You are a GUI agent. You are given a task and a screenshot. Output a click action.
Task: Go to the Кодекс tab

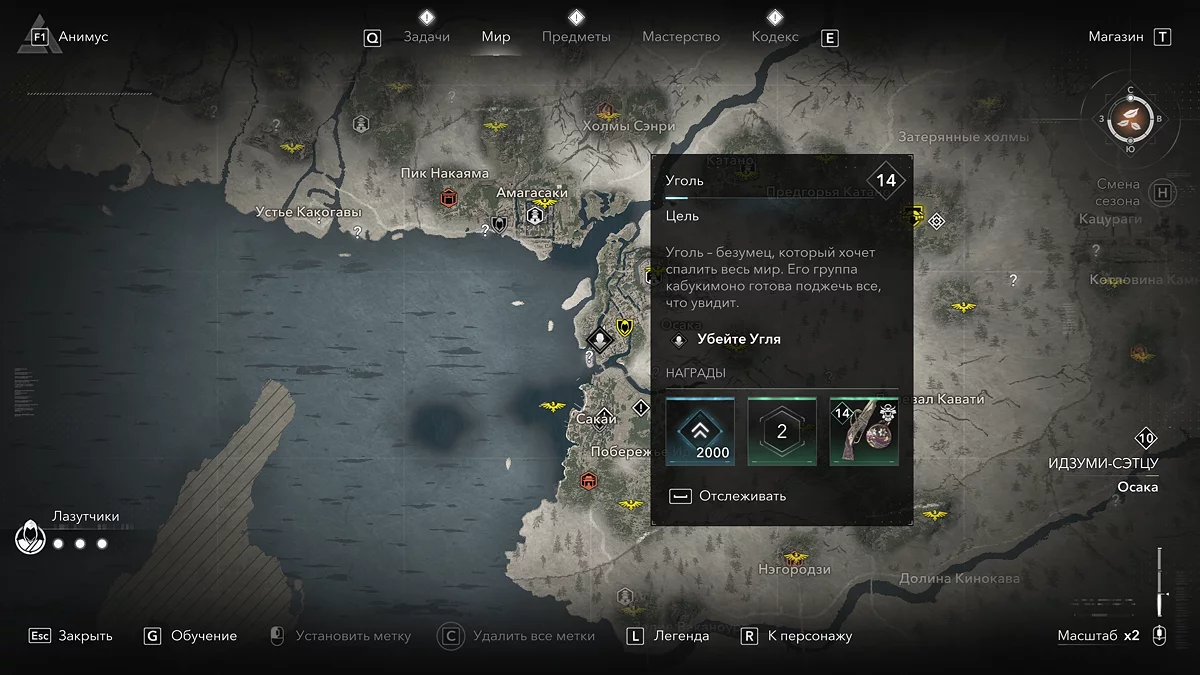775,37
